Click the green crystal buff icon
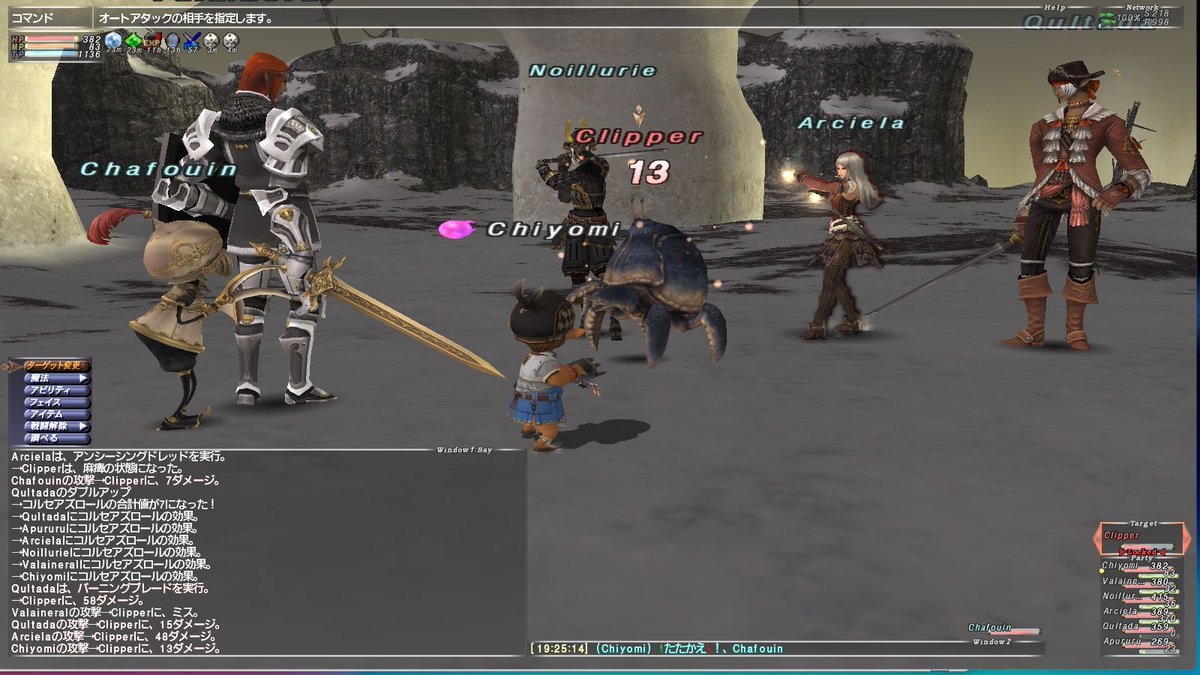The height and width of the screenshot is (675, 1200). pyautogui.click(x=133, y=41)
